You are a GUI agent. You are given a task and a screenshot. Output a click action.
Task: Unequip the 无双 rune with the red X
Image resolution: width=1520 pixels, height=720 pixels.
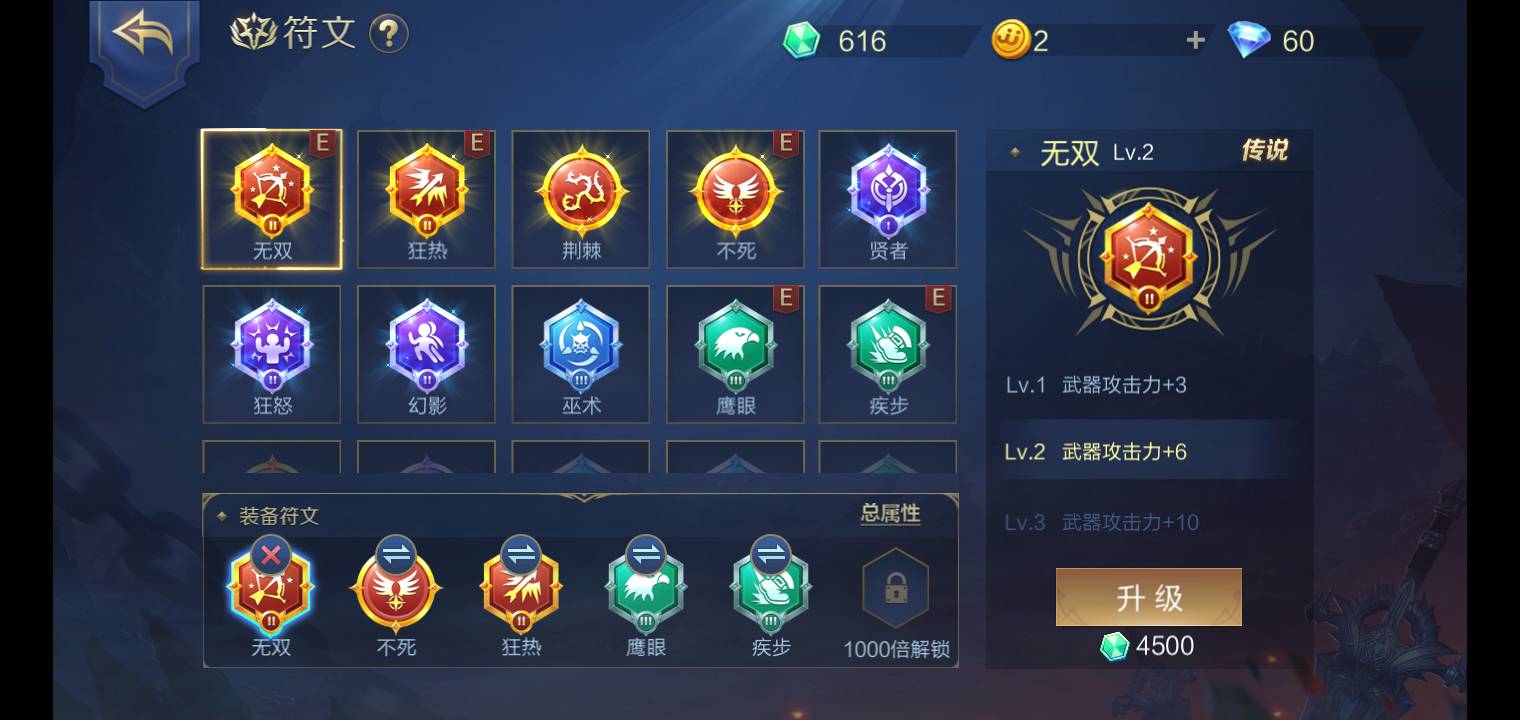(270, 554)
